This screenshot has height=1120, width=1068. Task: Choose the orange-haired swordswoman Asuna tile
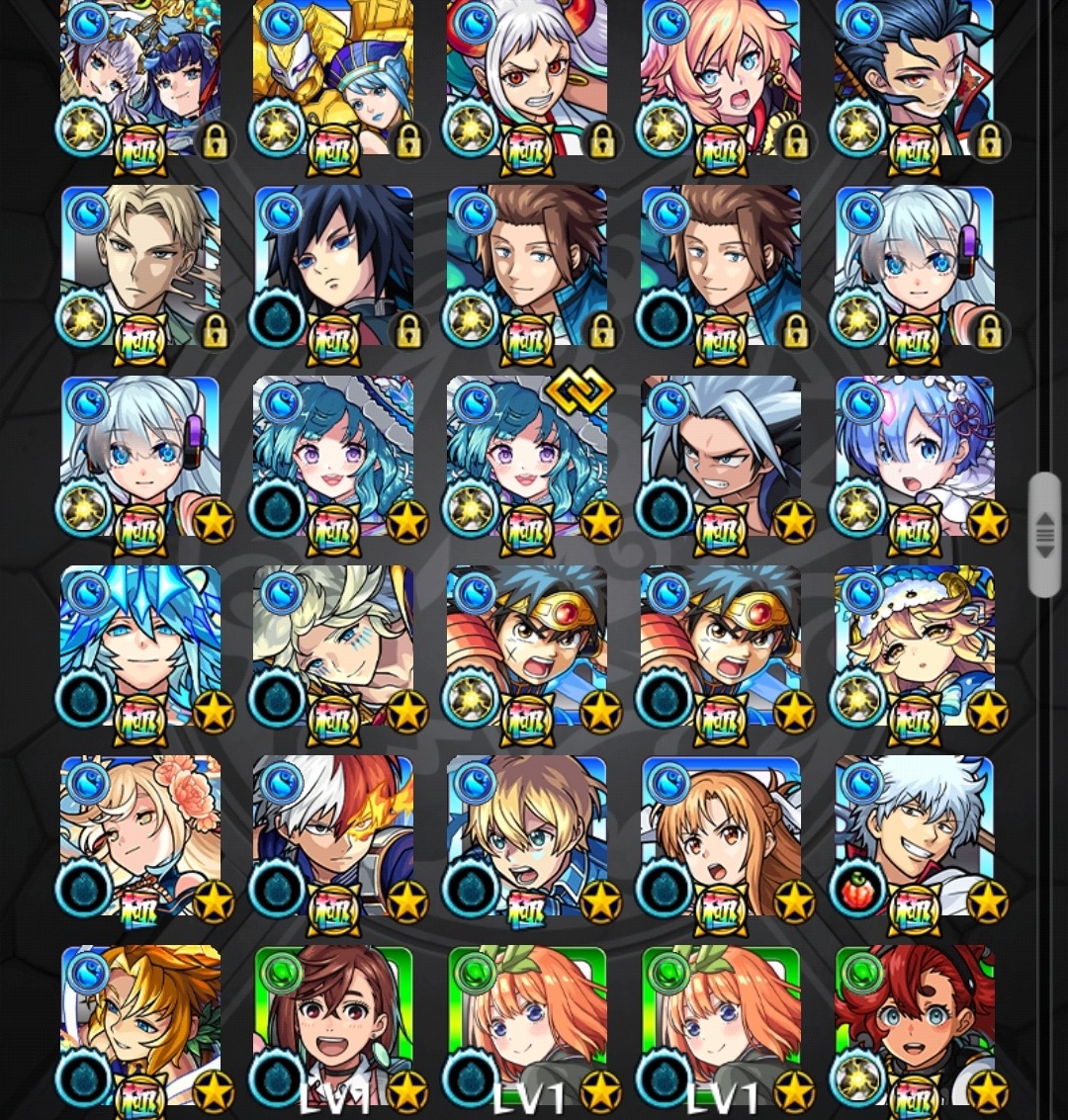pyautogui.click(x=720, y=835)
